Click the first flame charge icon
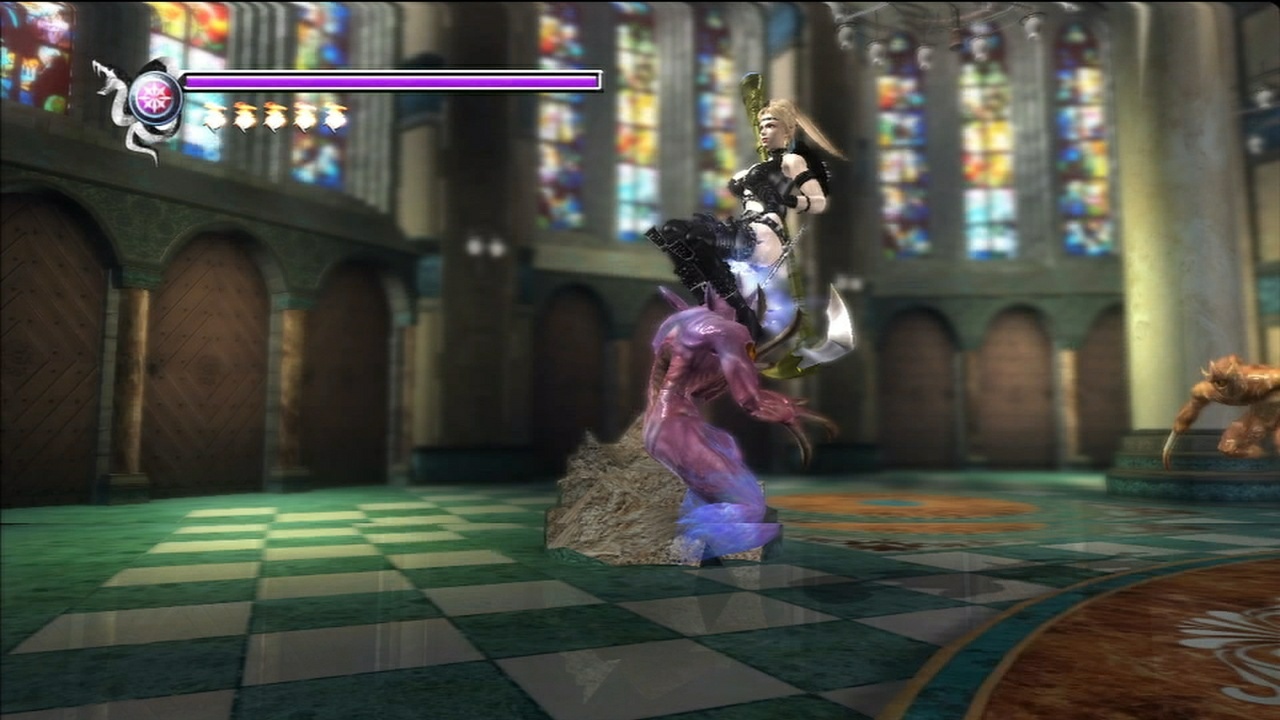This screenshot has width=1280, height=720. (x=215, y=118)
